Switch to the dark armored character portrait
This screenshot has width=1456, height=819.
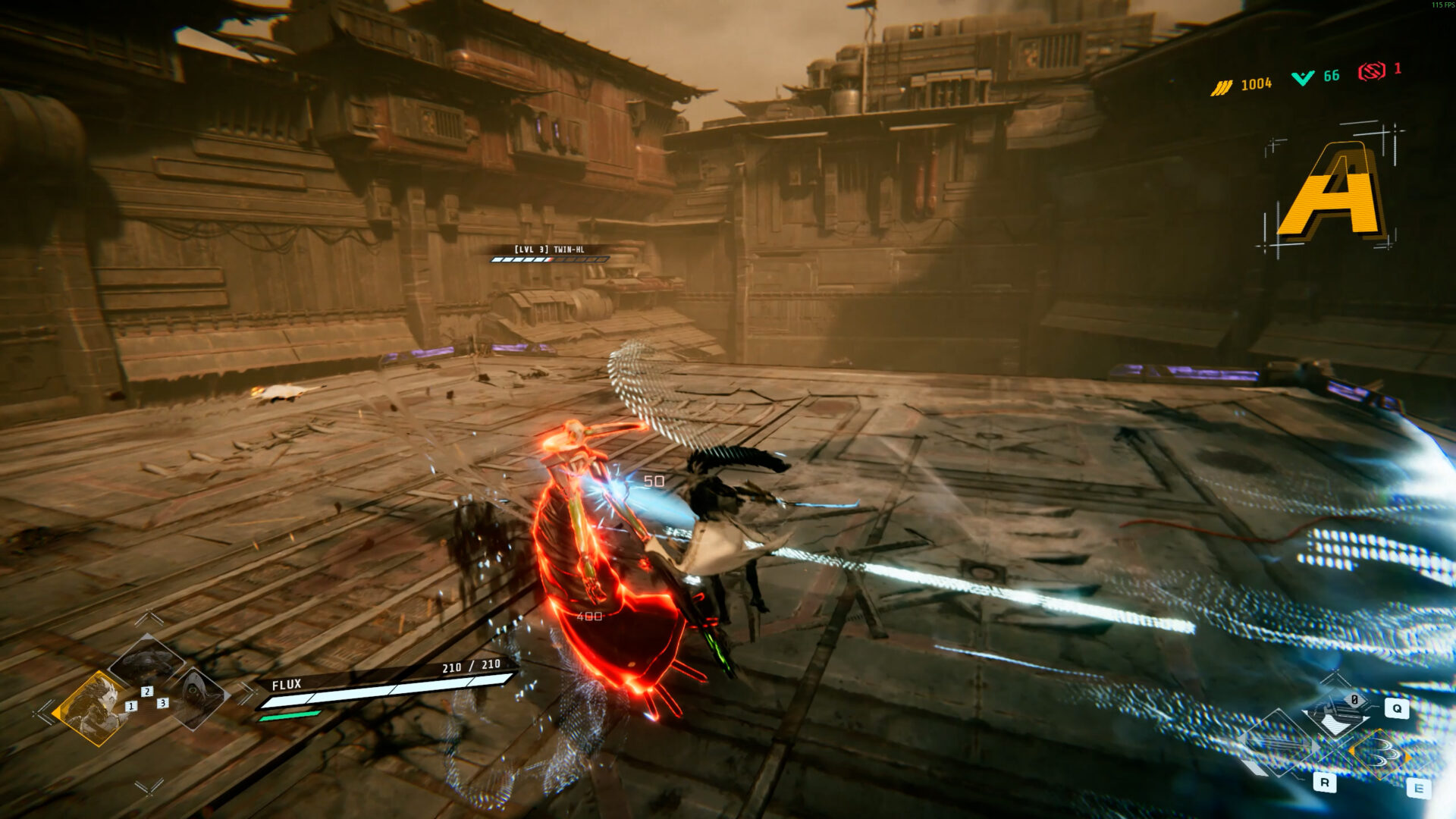146,661
